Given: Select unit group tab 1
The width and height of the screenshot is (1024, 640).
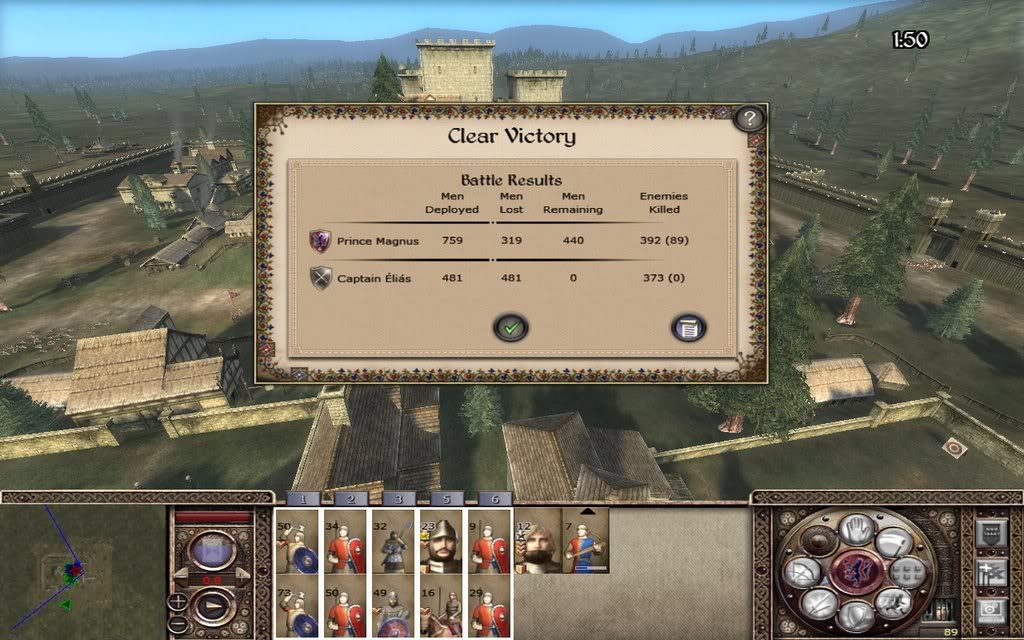Looking at the screenshot, I should [x=303, y=498].
